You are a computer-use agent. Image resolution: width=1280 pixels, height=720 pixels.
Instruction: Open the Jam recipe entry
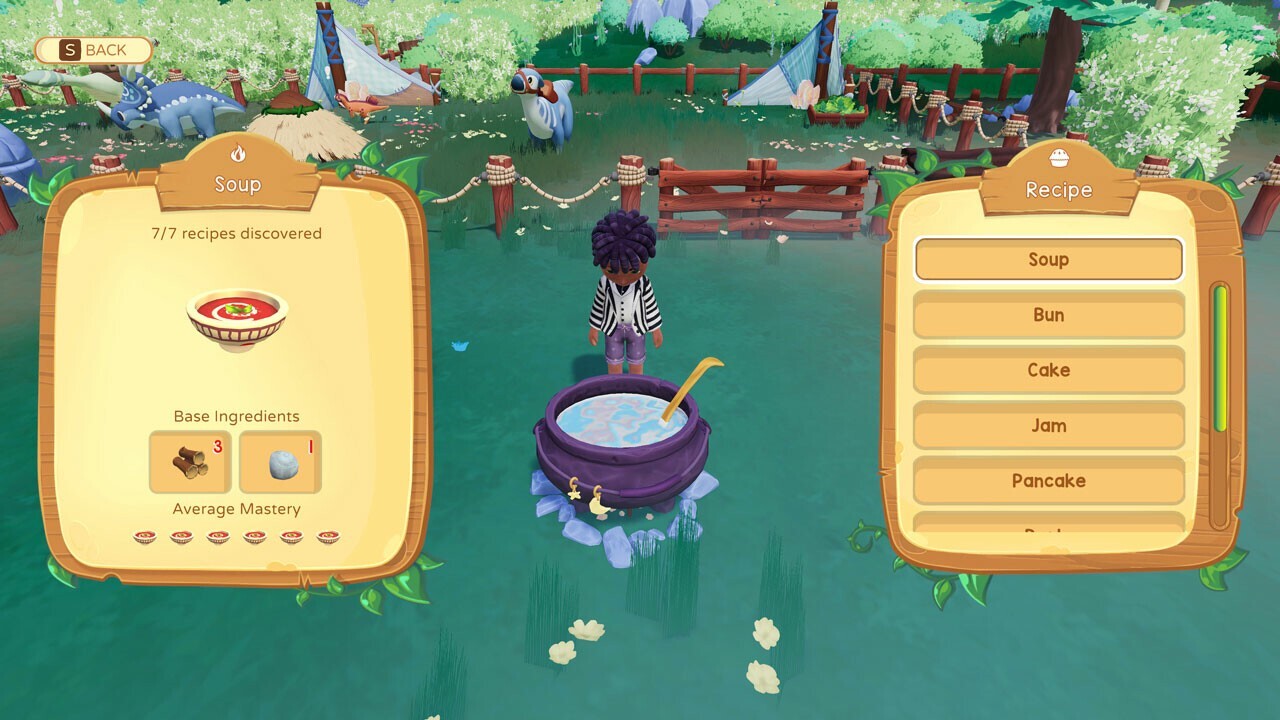(1048, 426)
